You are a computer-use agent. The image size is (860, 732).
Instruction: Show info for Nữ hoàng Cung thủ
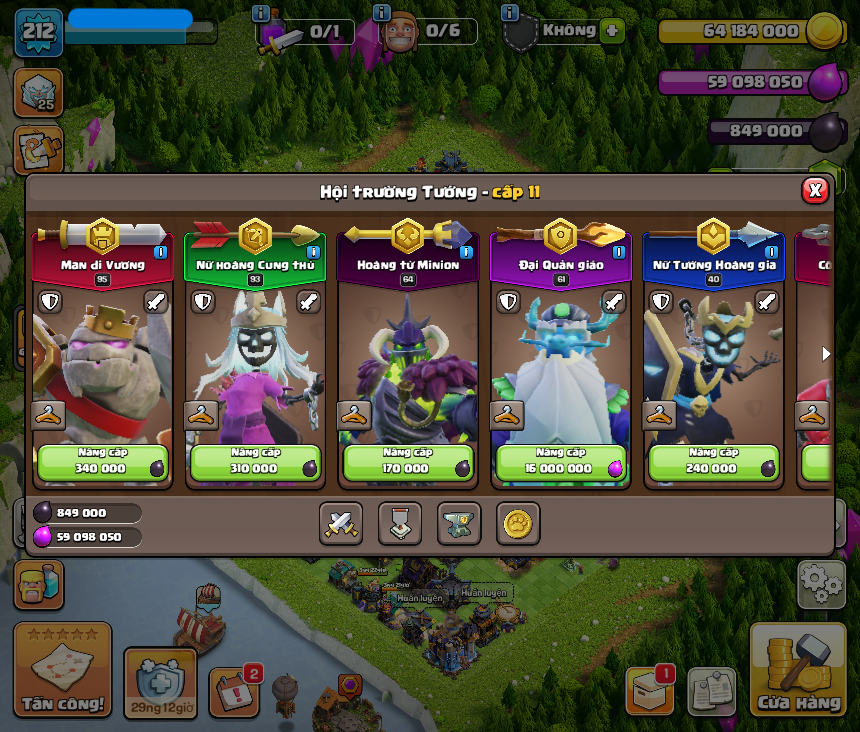[x=313, y=252]
